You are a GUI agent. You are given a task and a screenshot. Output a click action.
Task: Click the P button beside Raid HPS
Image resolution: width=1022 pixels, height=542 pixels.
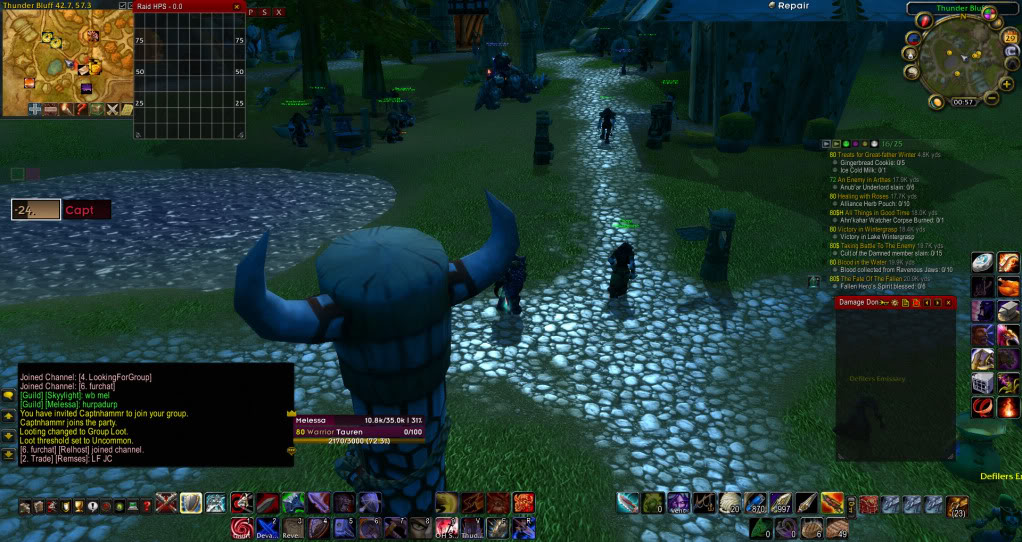point(251,12)
